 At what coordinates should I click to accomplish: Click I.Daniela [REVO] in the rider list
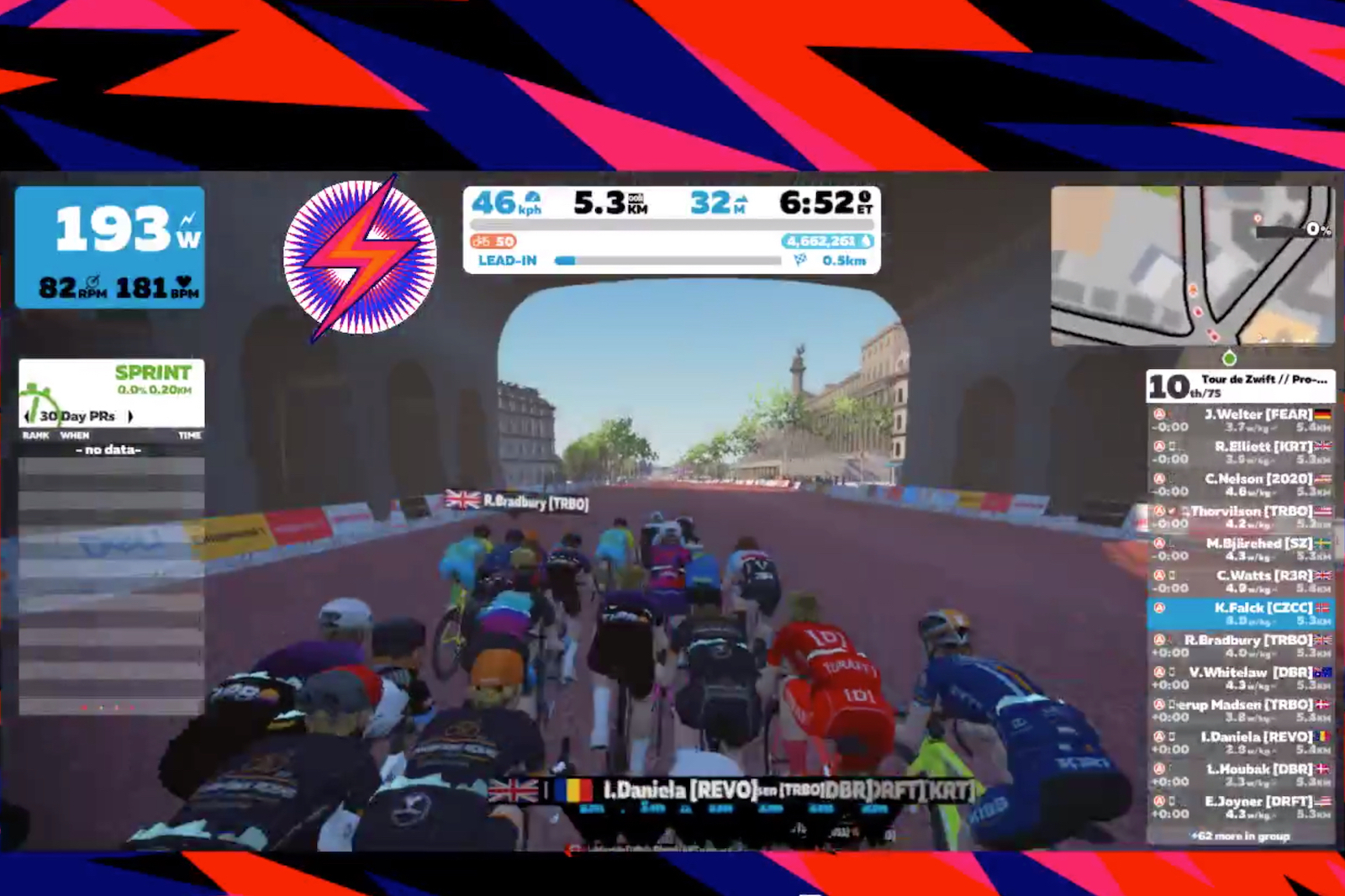pyautogui.click(x=1240, y=742)
